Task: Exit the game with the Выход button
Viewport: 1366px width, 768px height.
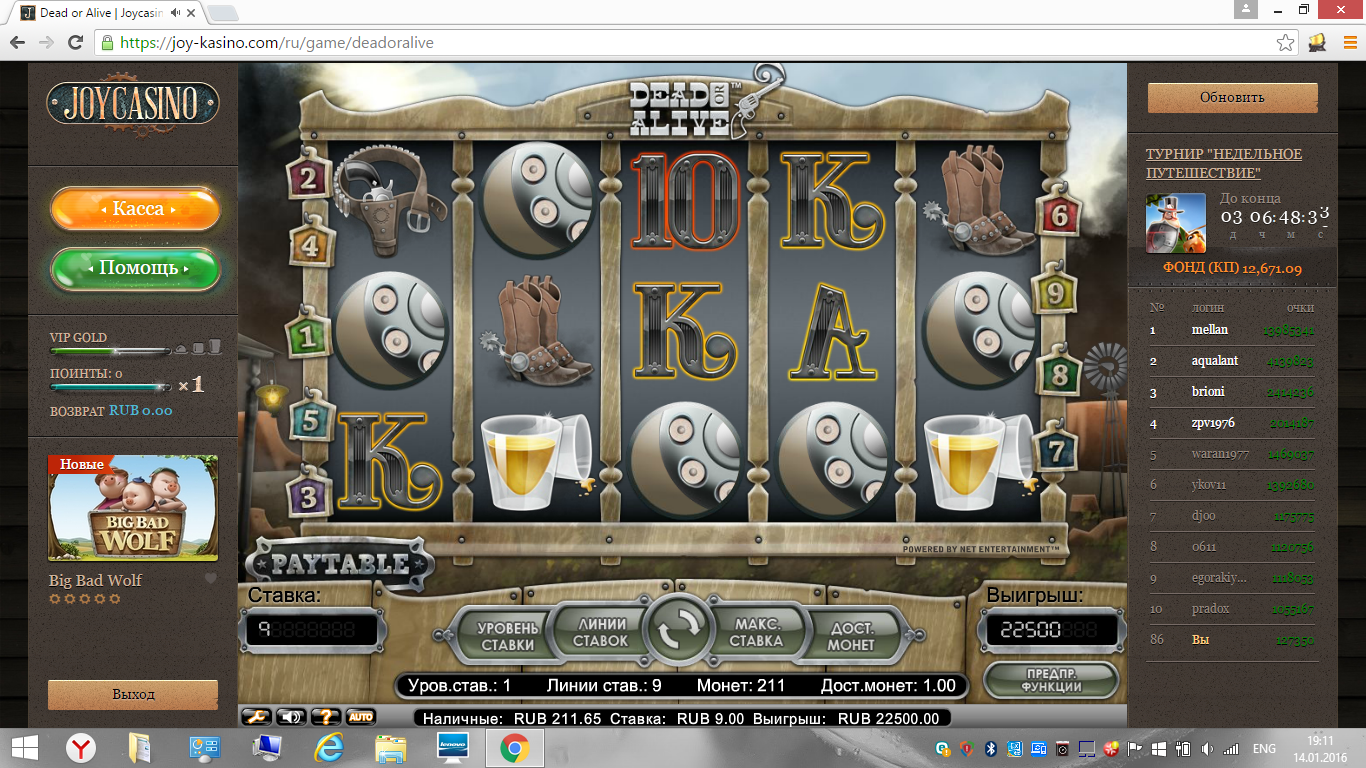Action: (133, 694)
